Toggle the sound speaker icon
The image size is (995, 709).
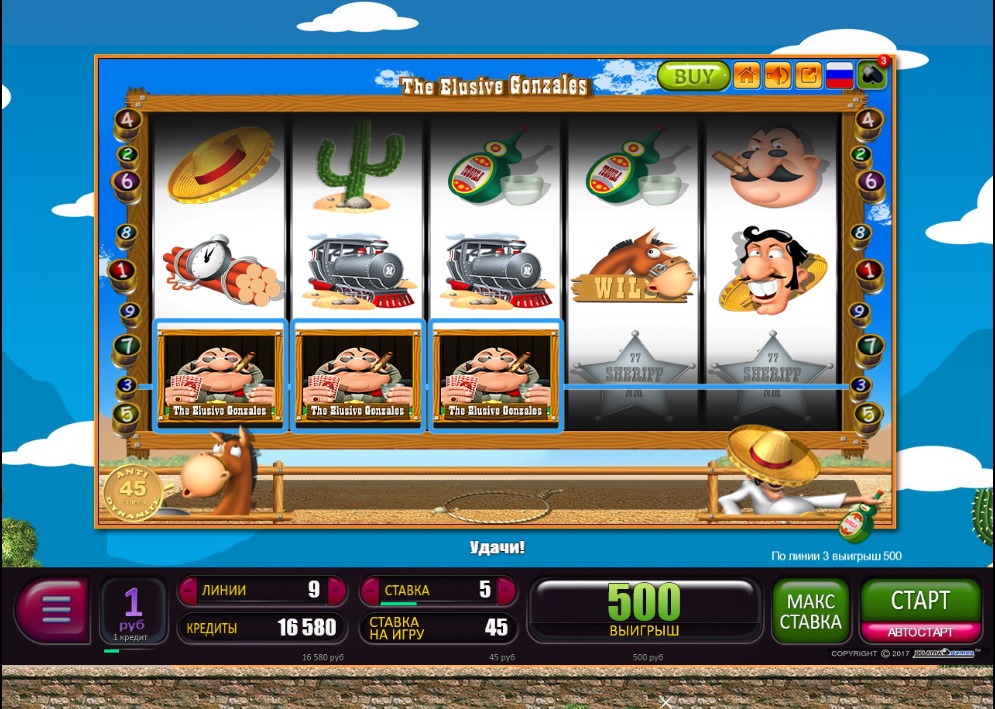point(778,76)
